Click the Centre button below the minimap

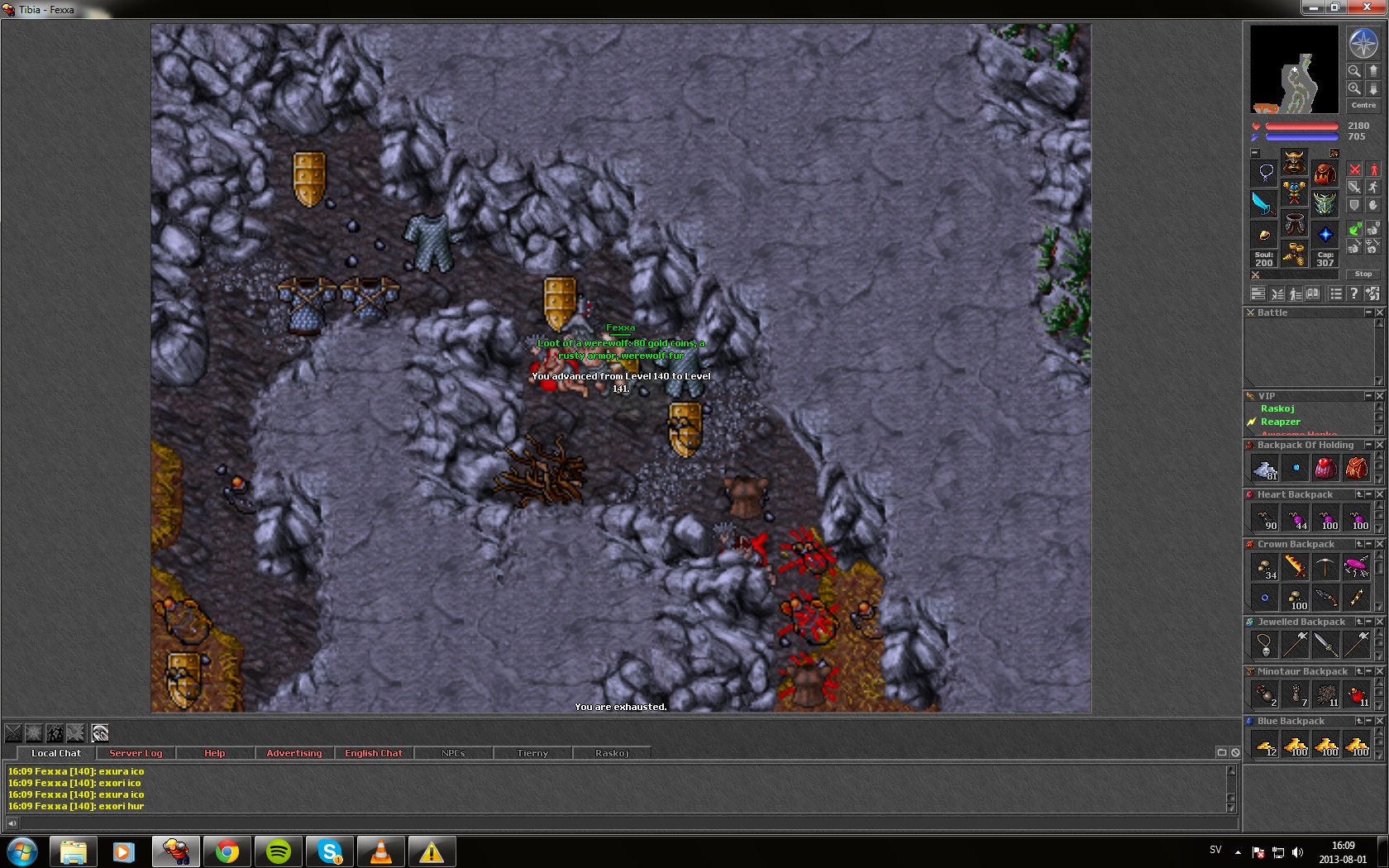click(x=1363, y=106)
